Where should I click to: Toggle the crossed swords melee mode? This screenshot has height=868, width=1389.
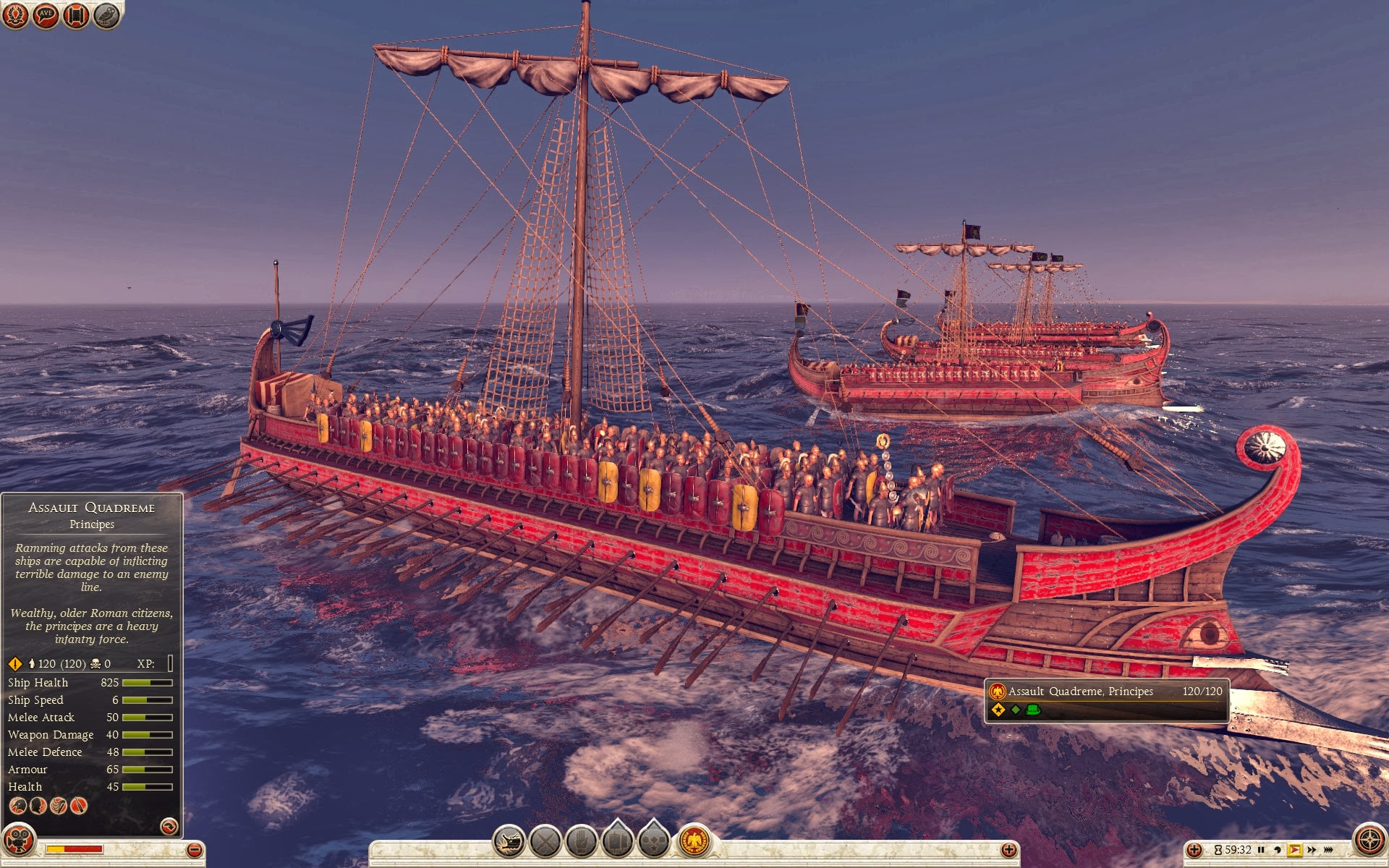(545, 841)
